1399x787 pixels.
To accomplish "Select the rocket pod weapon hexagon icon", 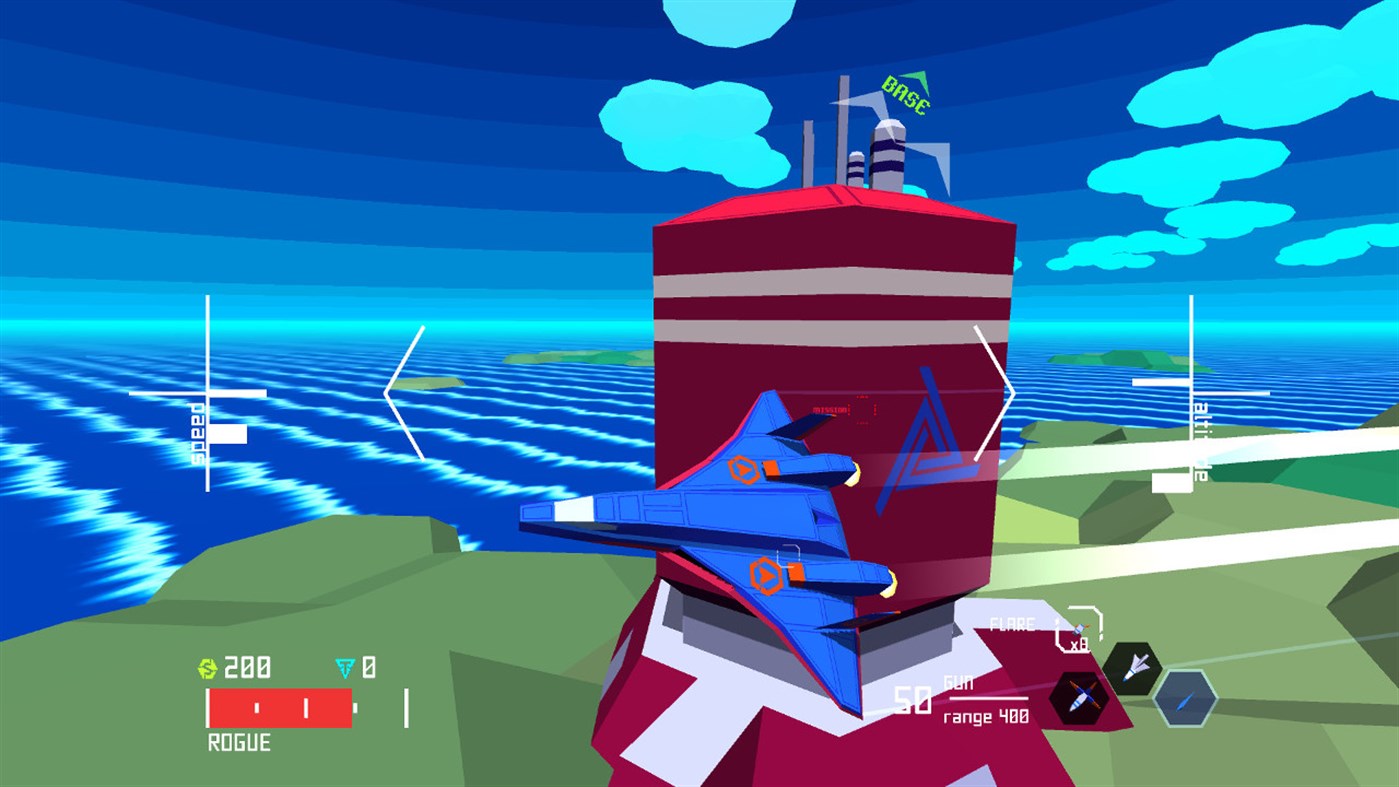I will pyautogui.click(x=1078, y=698).
